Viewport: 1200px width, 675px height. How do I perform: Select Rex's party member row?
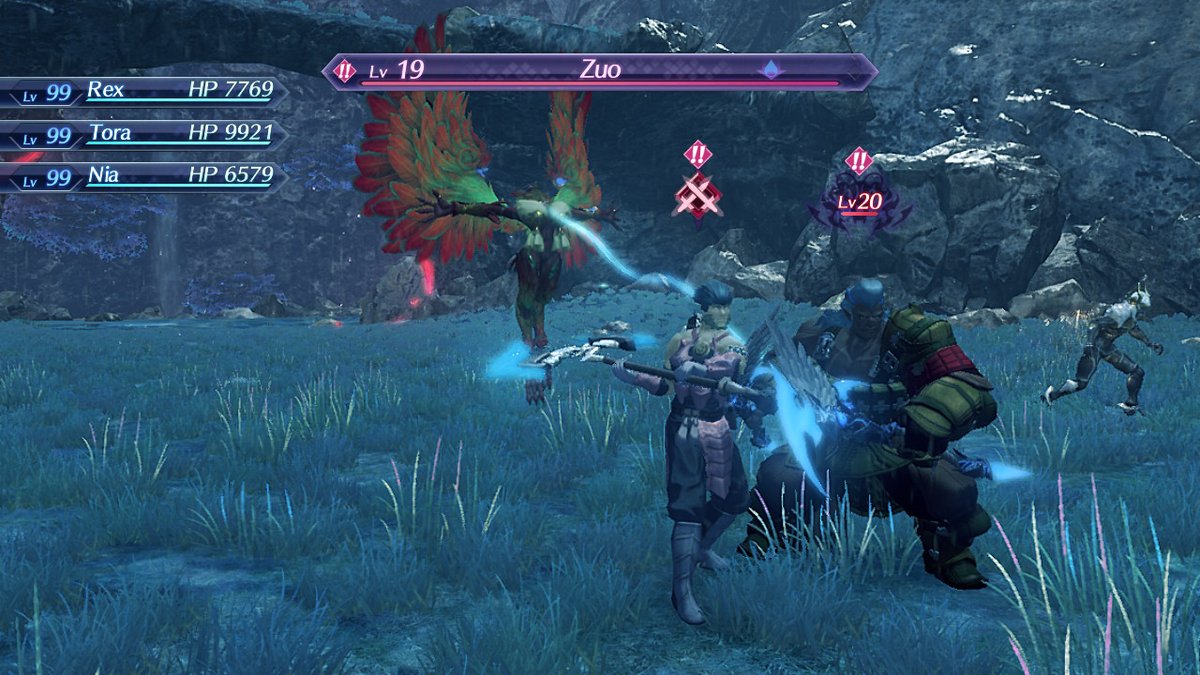145,92
